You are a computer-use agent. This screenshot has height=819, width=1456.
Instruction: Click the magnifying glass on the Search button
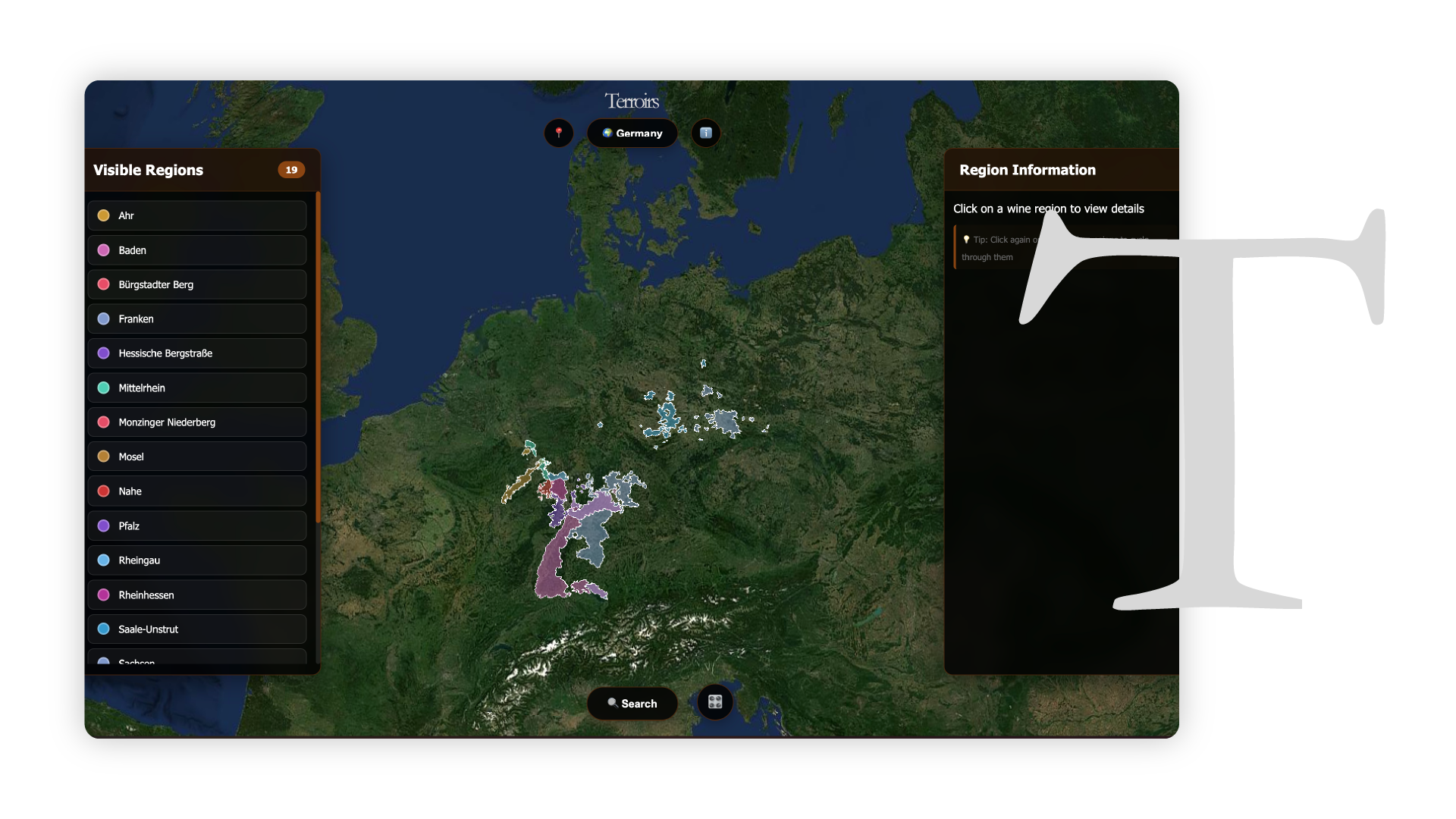coord(611,703)
